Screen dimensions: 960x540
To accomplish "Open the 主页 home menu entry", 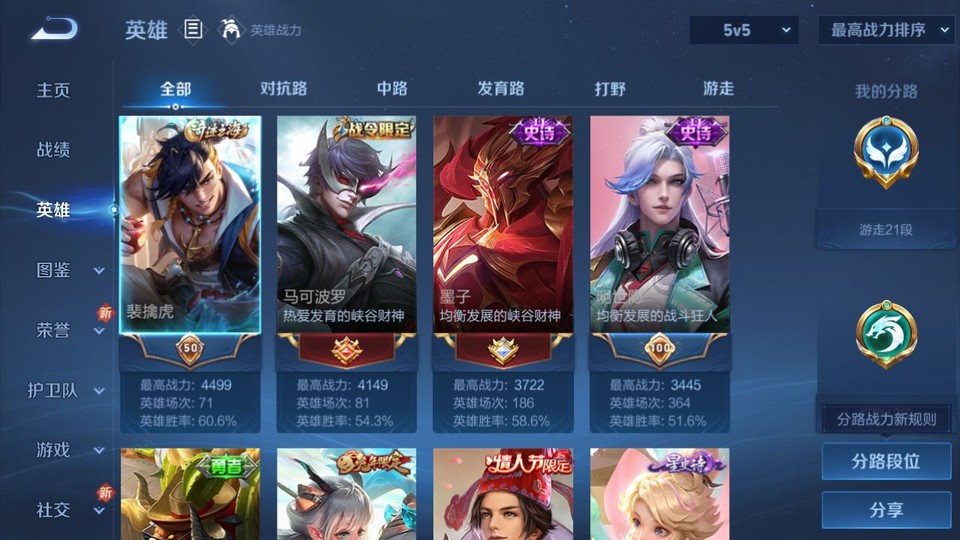I will [54, 90].
